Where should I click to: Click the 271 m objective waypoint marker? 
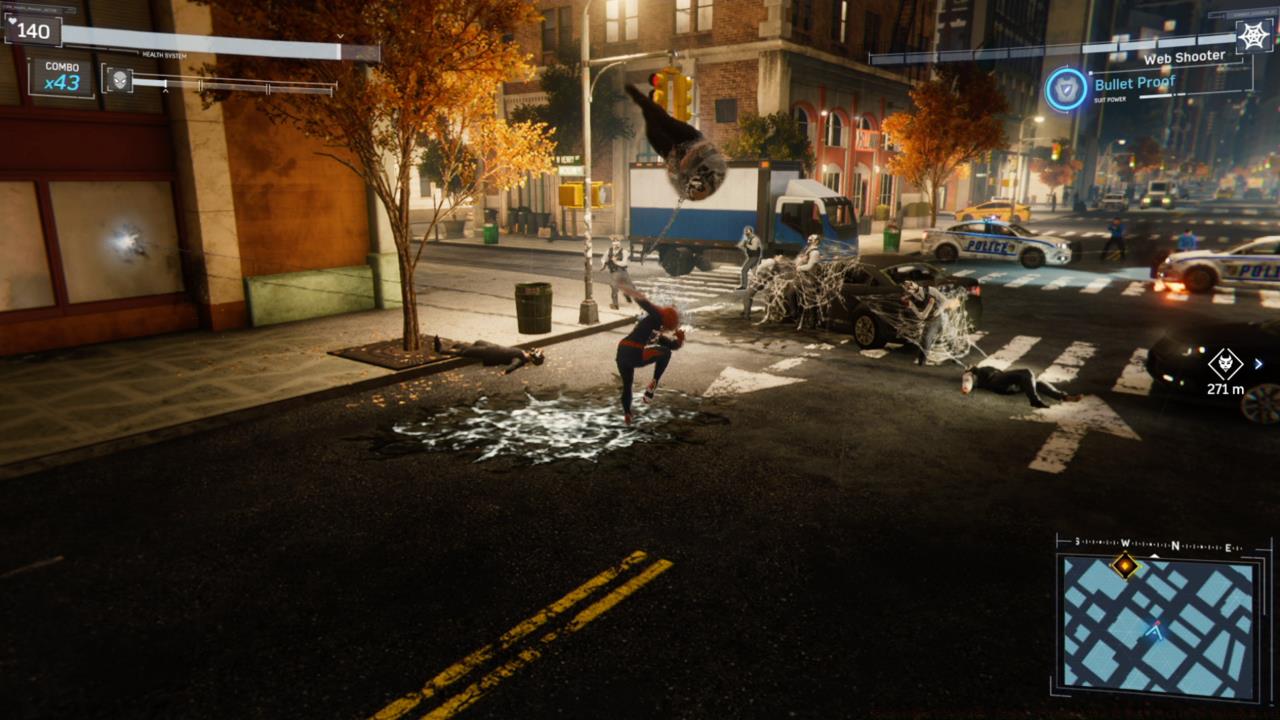pos(1225,364)
